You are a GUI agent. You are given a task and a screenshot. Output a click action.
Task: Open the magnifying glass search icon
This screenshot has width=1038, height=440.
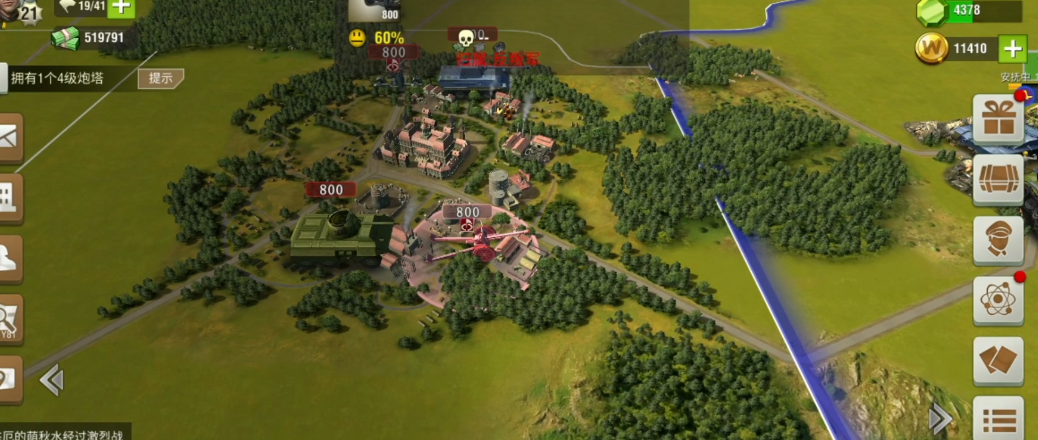pos(9,318)
